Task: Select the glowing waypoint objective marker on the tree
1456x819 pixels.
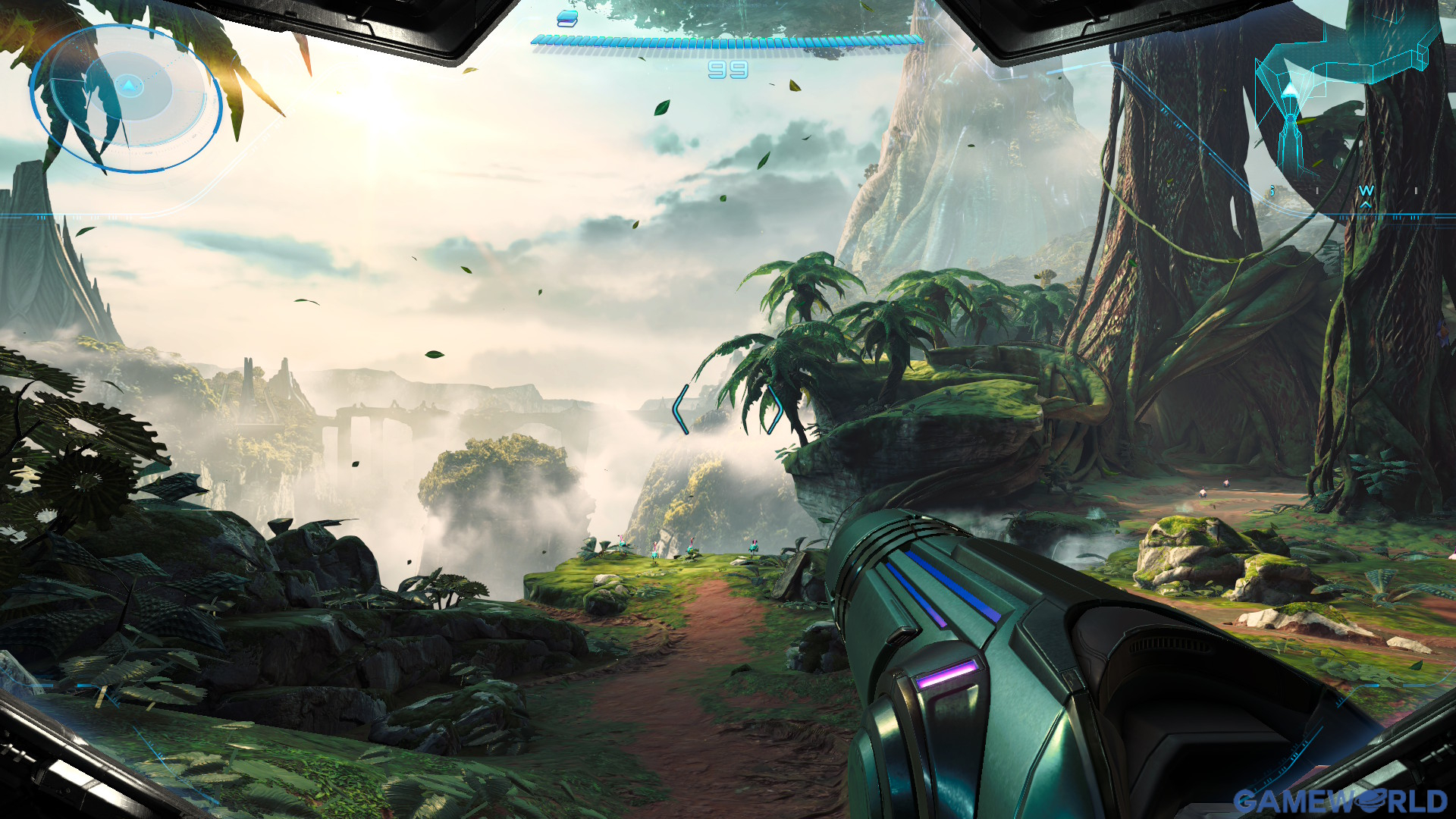Action: (1289, 91)
